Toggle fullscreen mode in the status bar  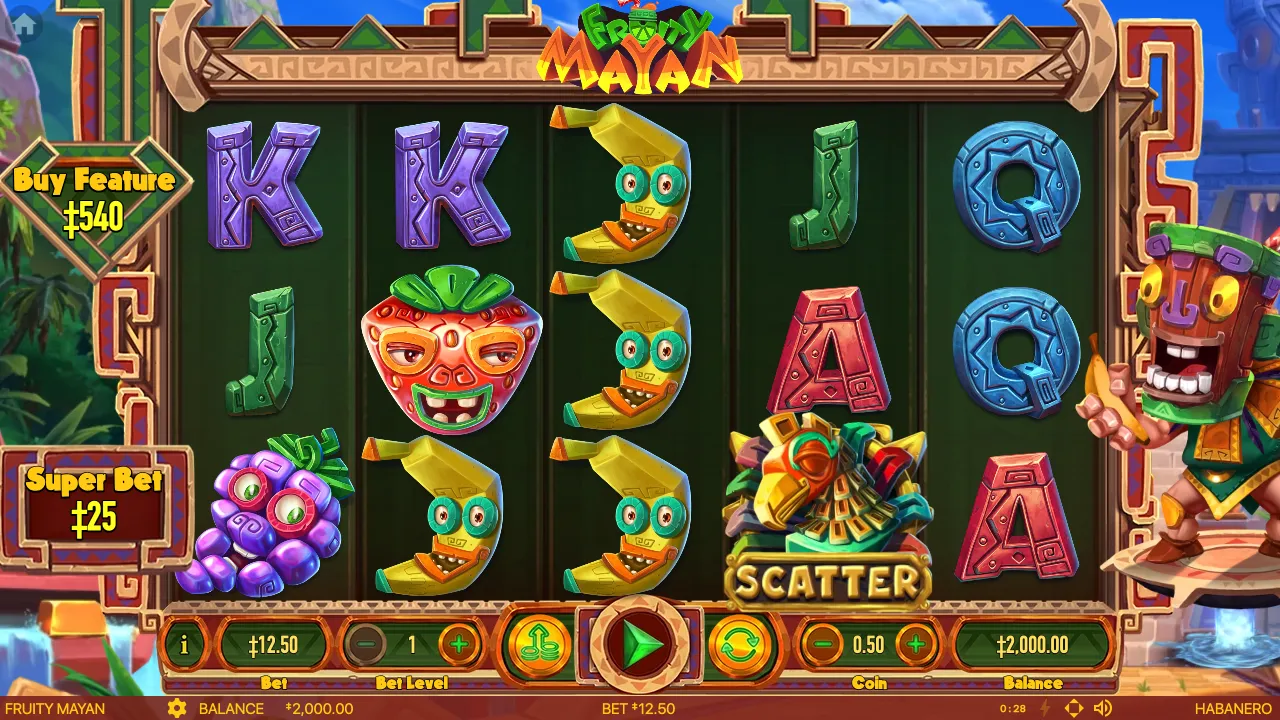(1073, 707)
